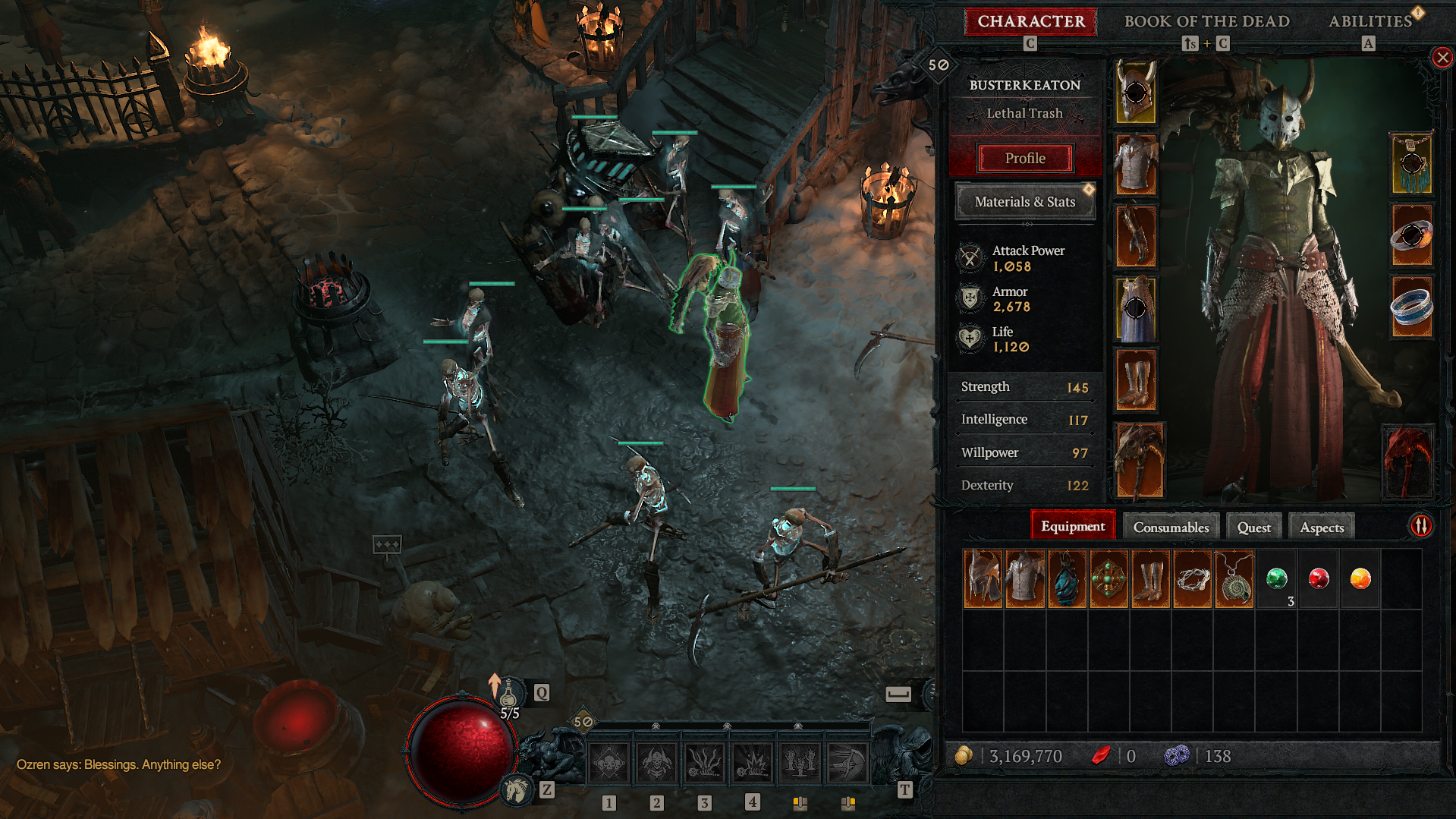Close the character panel
Viewport: 1456px width, 819px height.
(1442, 58)
